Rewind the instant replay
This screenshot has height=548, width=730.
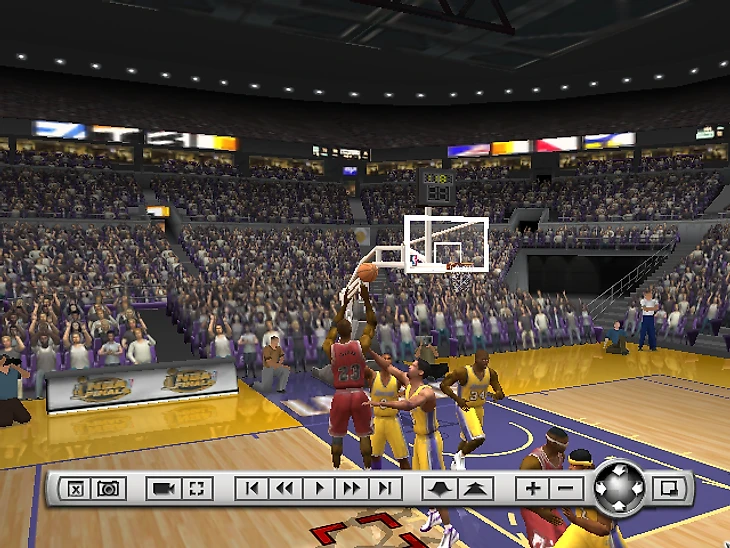285,489
